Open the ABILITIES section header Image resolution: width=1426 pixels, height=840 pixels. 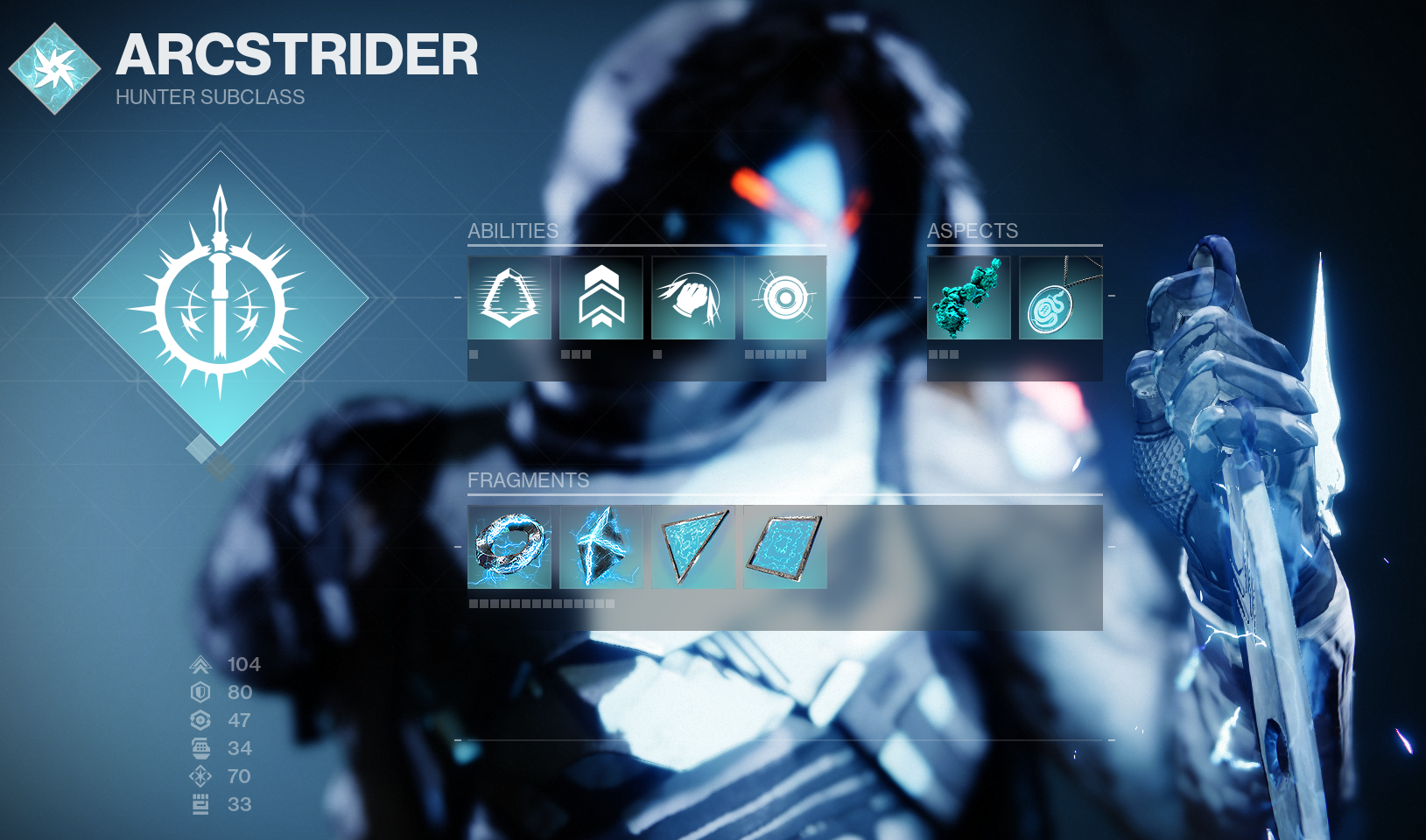513,231
